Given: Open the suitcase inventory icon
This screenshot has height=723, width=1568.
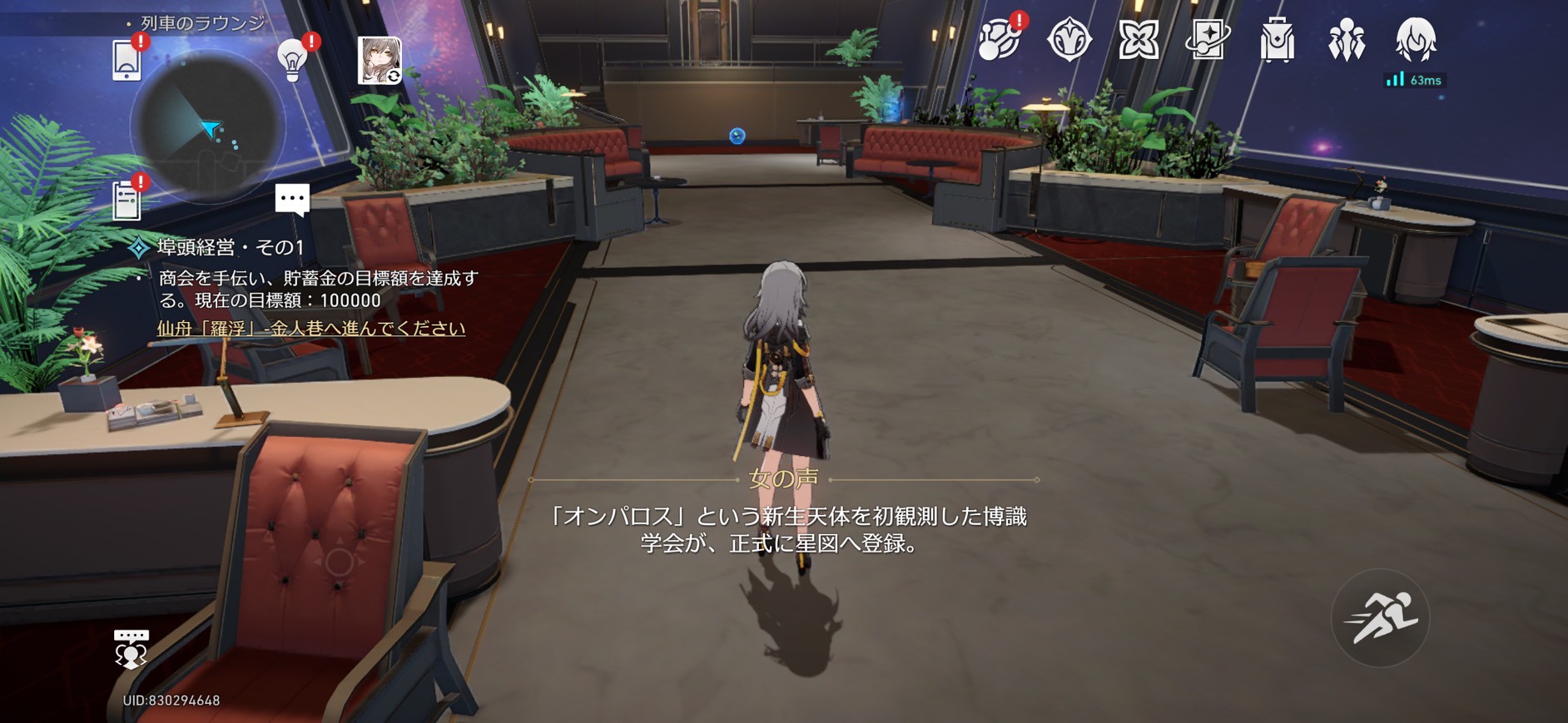Looking at the screenshot, I should tap(1277, 40).
